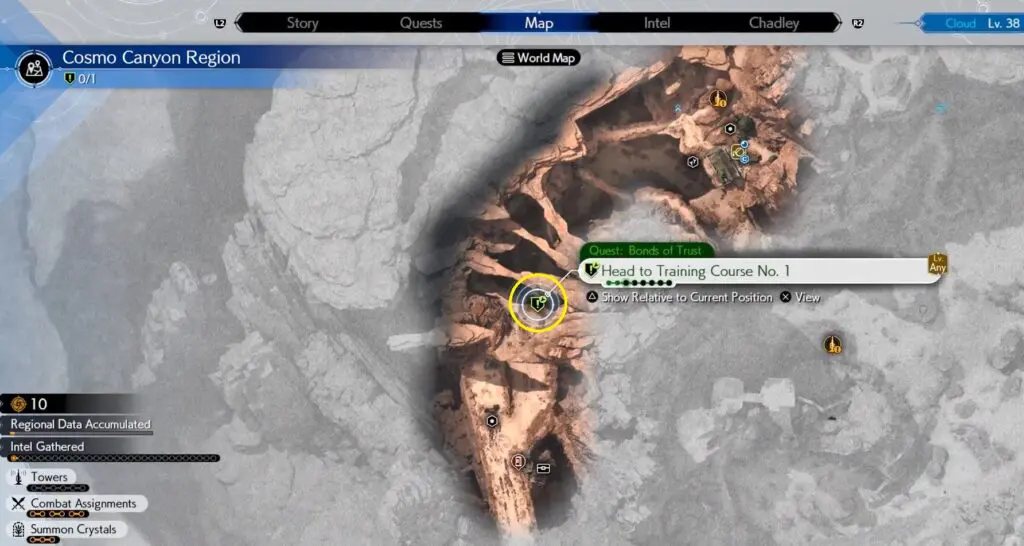Select the gold tower marker on the canyon
This screenshot has height=546, width=1024.
point(717,99)
